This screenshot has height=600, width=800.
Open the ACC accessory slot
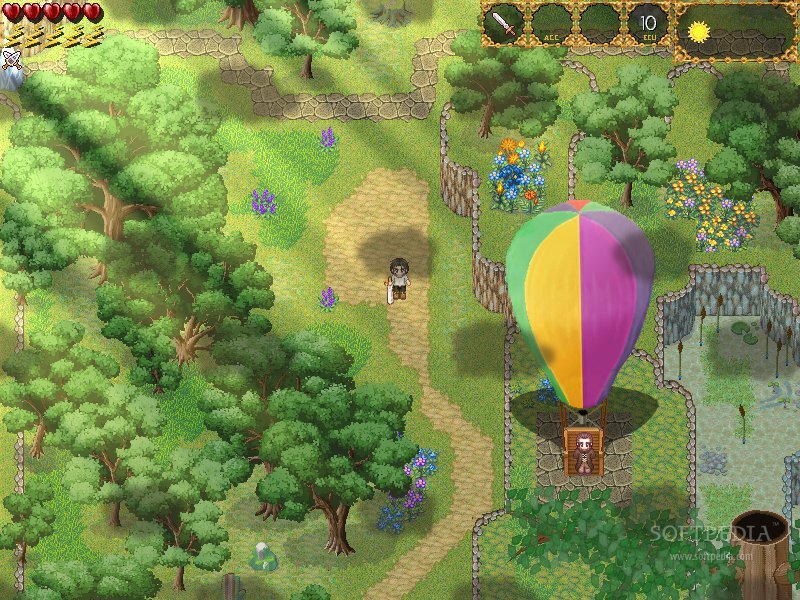[x=551, y=24]
